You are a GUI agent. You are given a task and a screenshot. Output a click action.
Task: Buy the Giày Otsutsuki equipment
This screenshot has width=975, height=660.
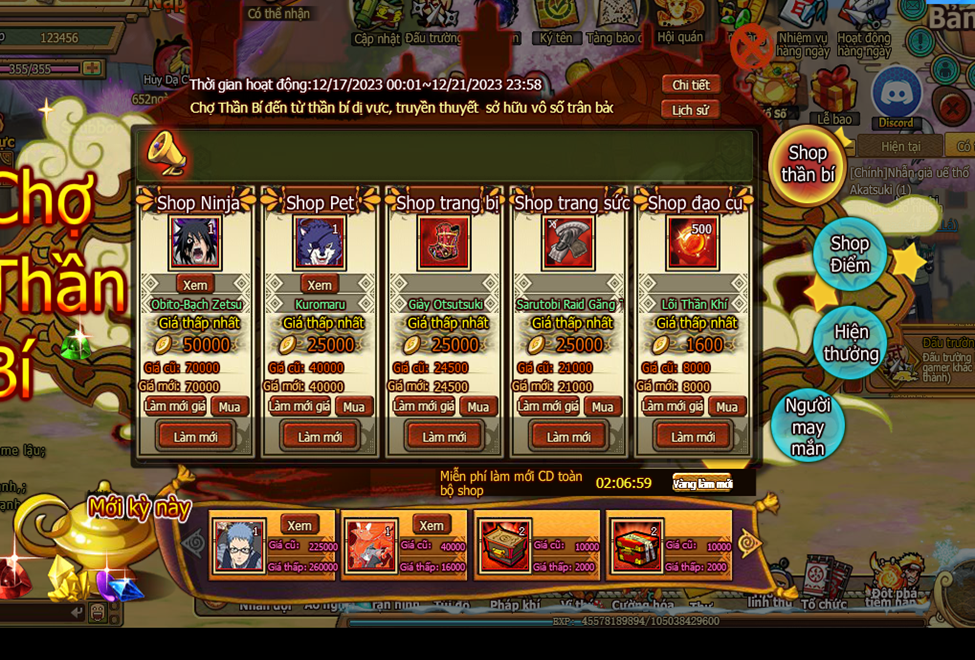click(477, 407)
